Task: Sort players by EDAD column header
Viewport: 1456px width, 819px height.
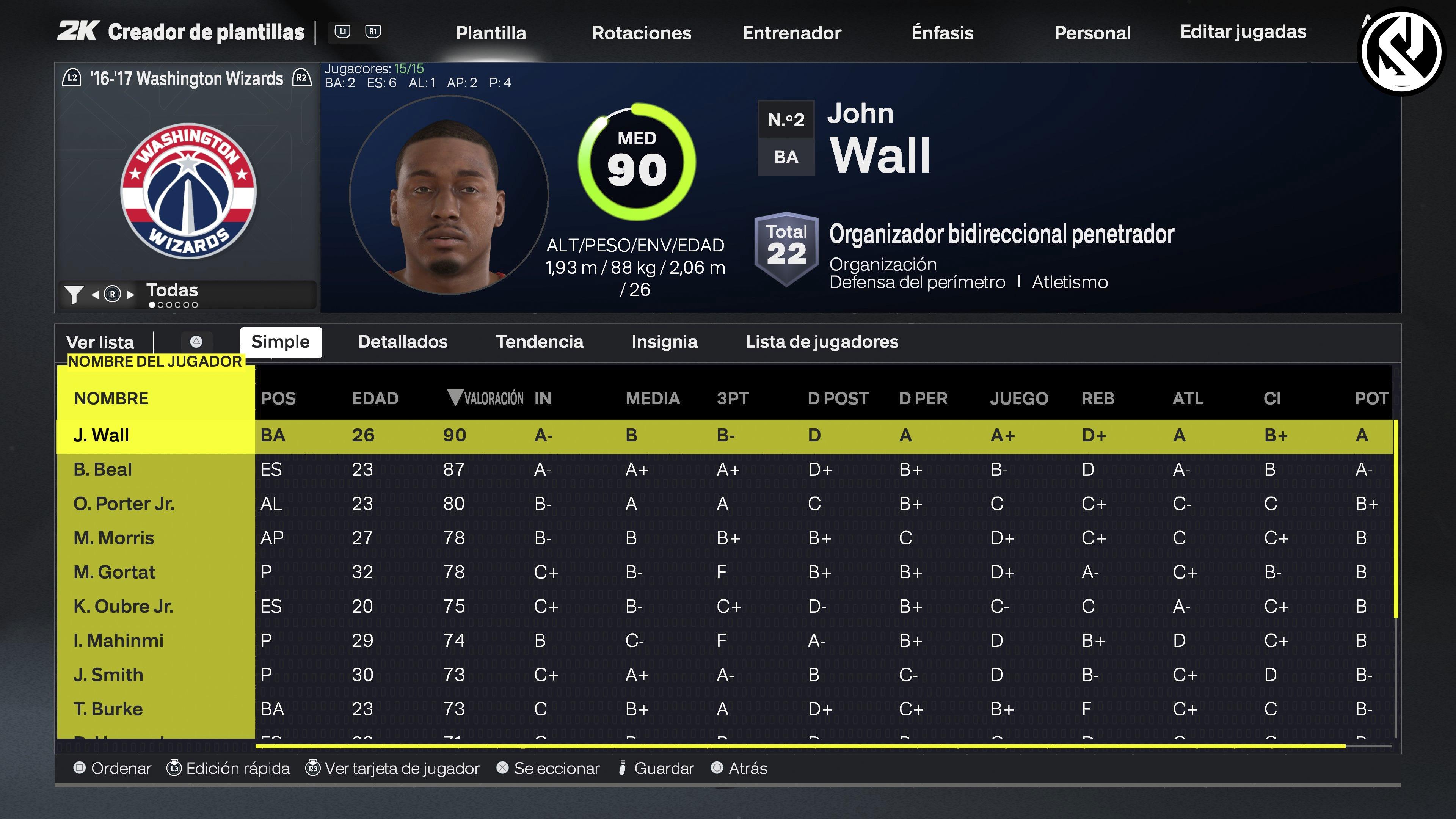Action: 375,398
